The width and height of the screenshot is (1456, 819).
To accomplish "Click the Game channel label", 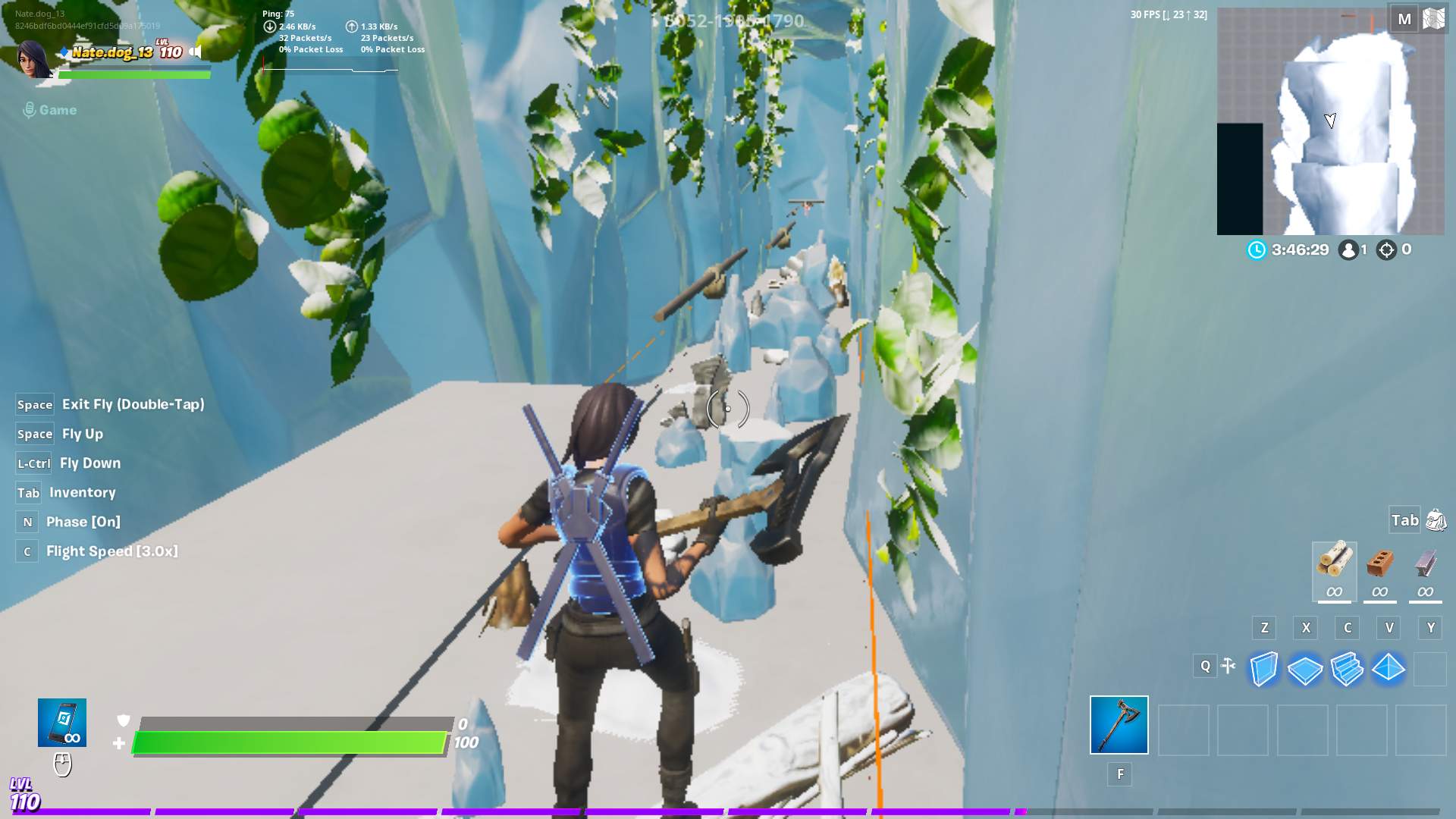I will (x=57, y=109).
